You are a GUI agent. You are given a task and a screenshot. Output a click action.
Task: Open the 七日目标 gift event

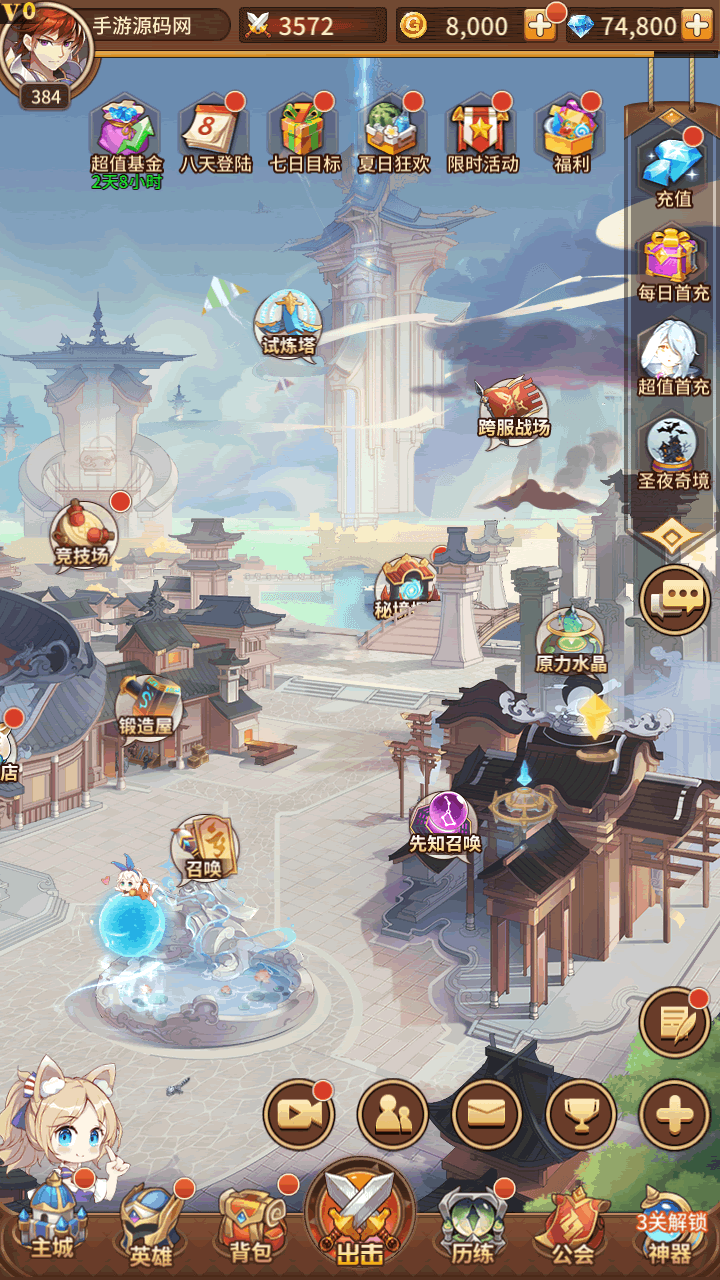304,132
